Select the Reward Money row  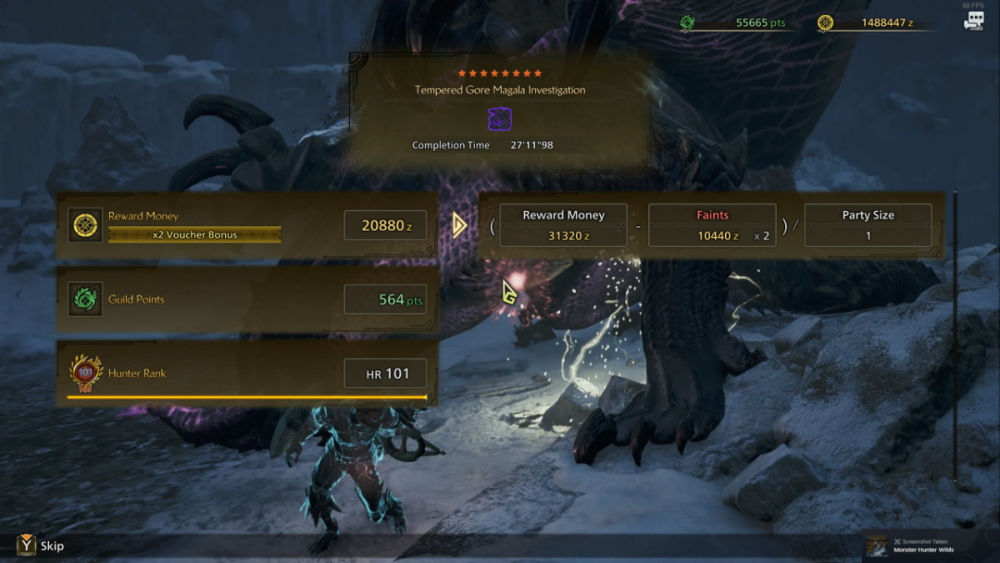(247, 225)
